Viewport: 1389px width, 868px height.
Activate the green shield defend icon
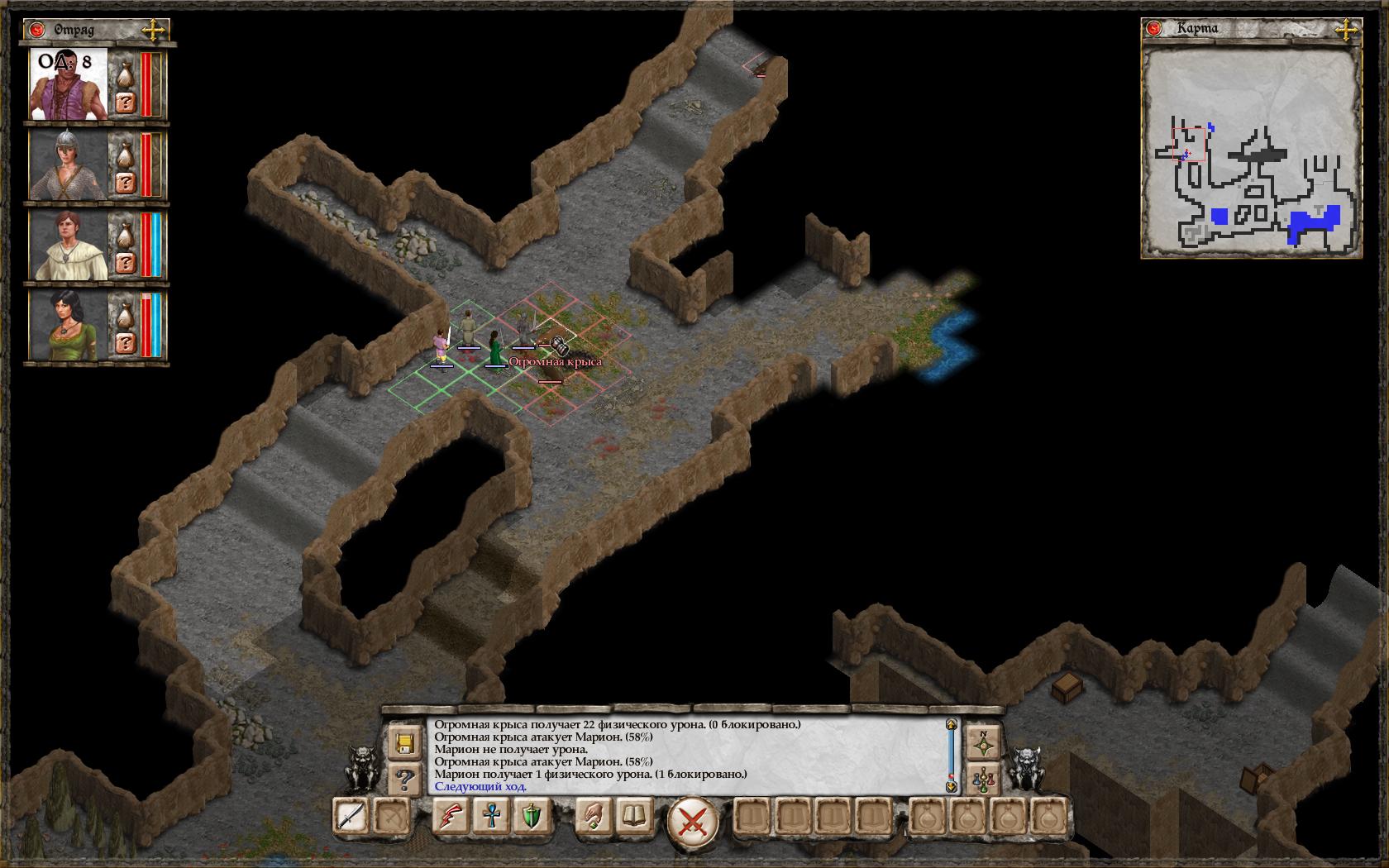(x=531, y=817)
